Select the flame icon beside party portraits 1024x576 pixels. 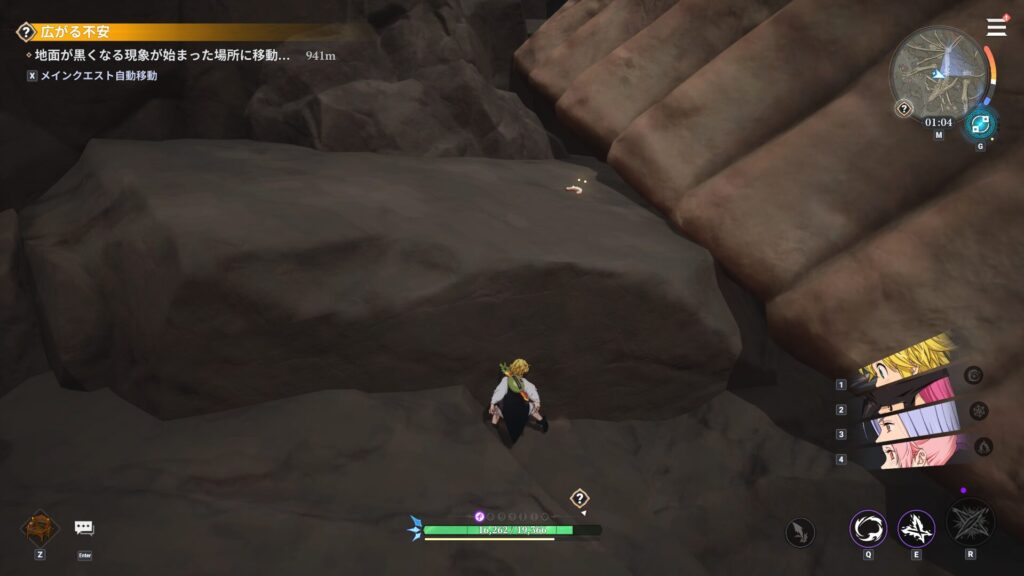[984, 446]
